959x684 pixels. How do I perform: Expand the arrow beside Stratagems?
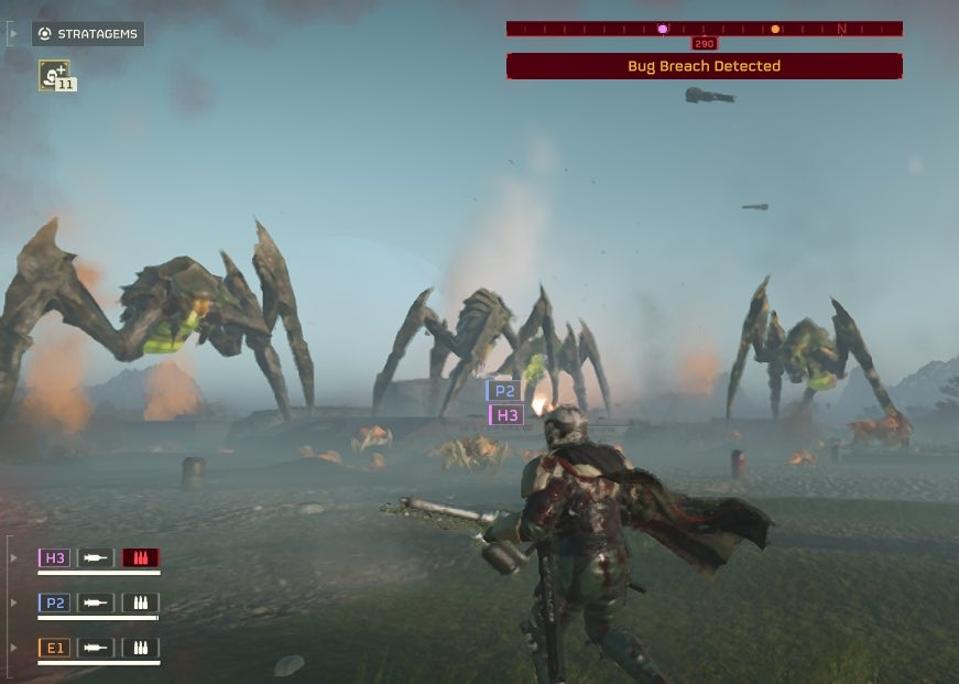point(12,34)
